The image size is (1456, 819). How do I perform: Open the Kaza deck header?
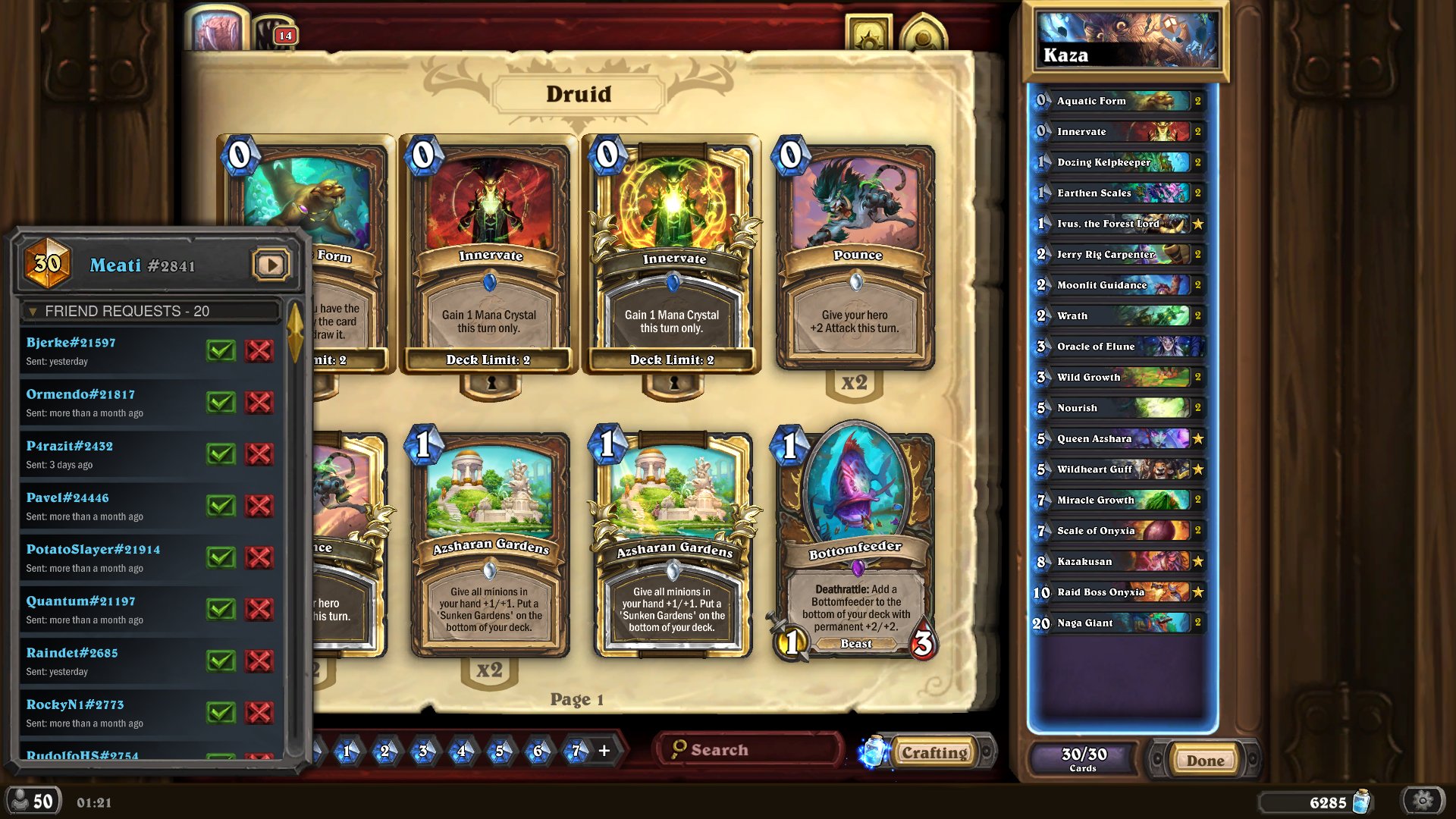point(1125,42)
